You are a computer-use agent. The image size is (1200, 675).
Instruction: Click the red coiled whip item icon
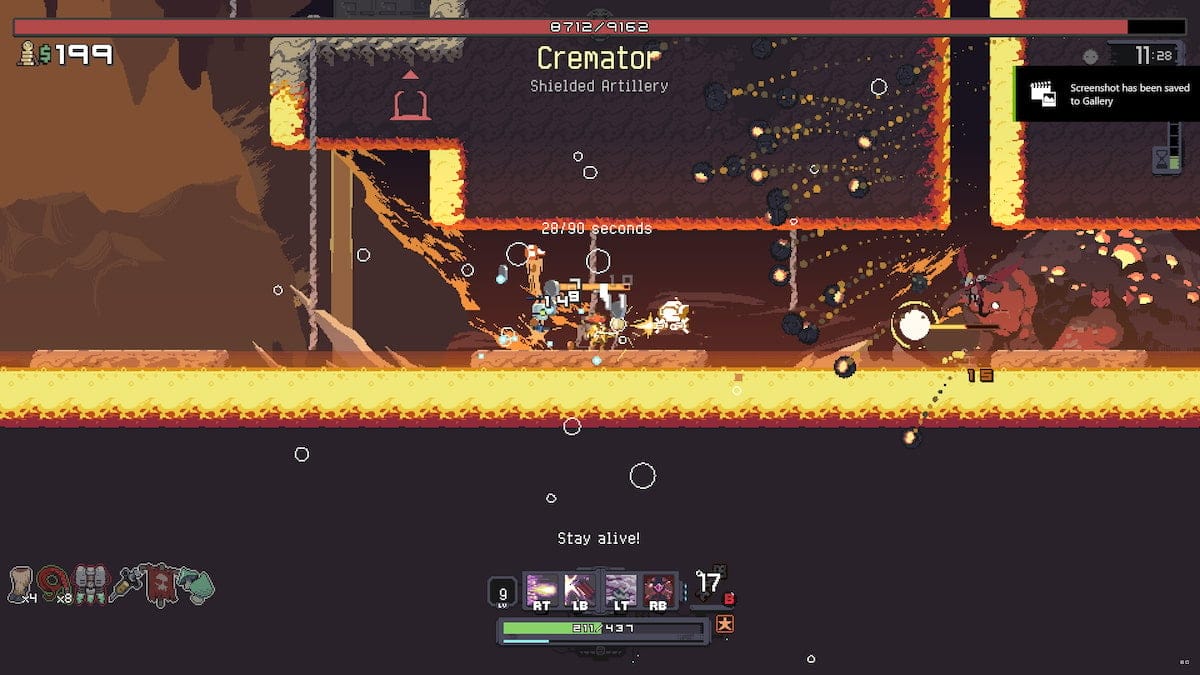[x=53, y=581]
